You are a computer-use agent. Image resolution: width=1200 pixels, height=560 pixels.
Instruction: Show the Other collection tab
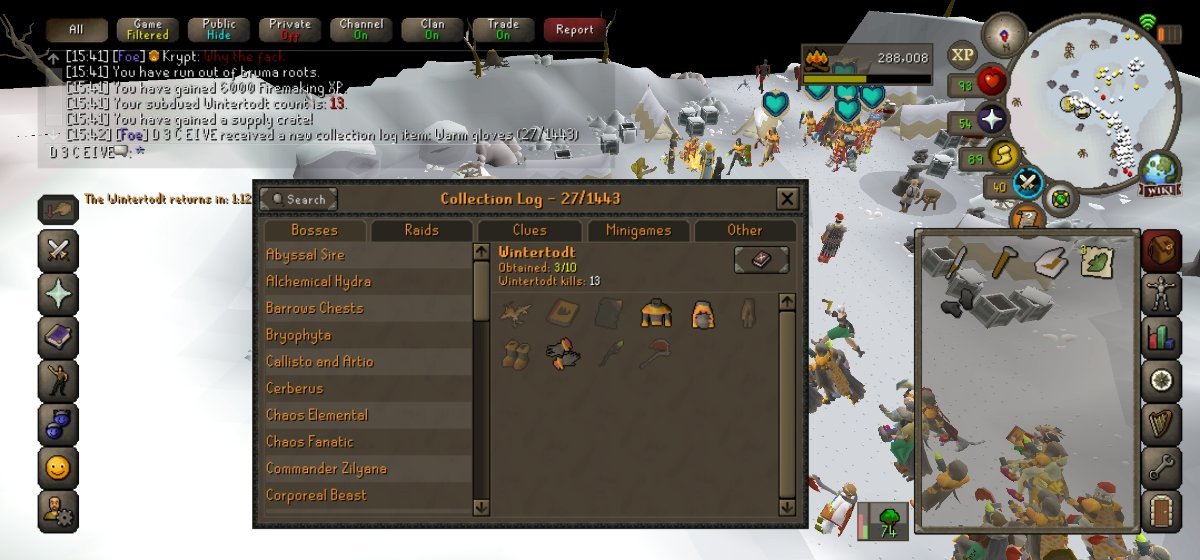click(x=744, y=231)
